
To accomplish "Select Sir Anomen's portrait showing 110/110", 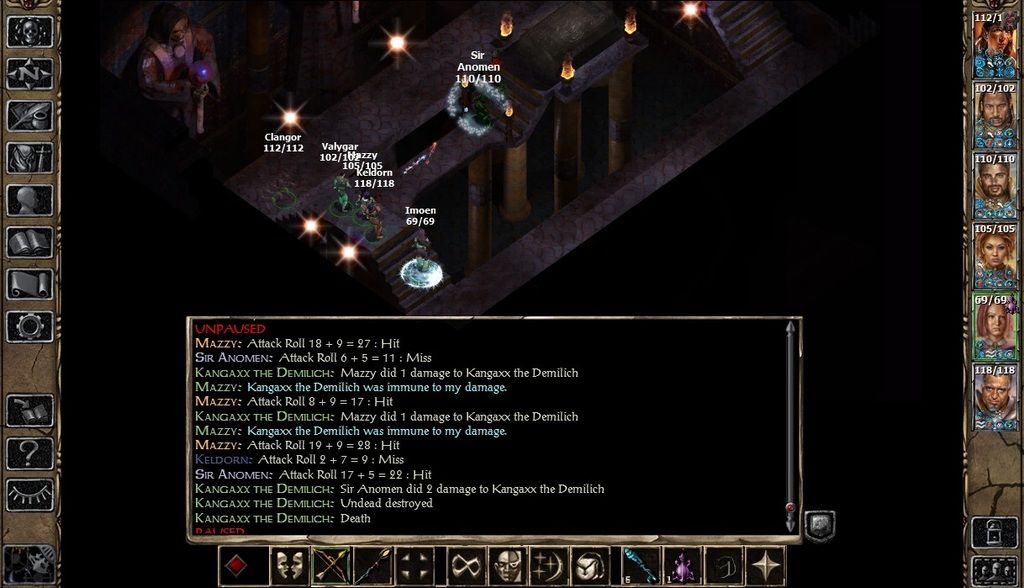I will 995,186.
